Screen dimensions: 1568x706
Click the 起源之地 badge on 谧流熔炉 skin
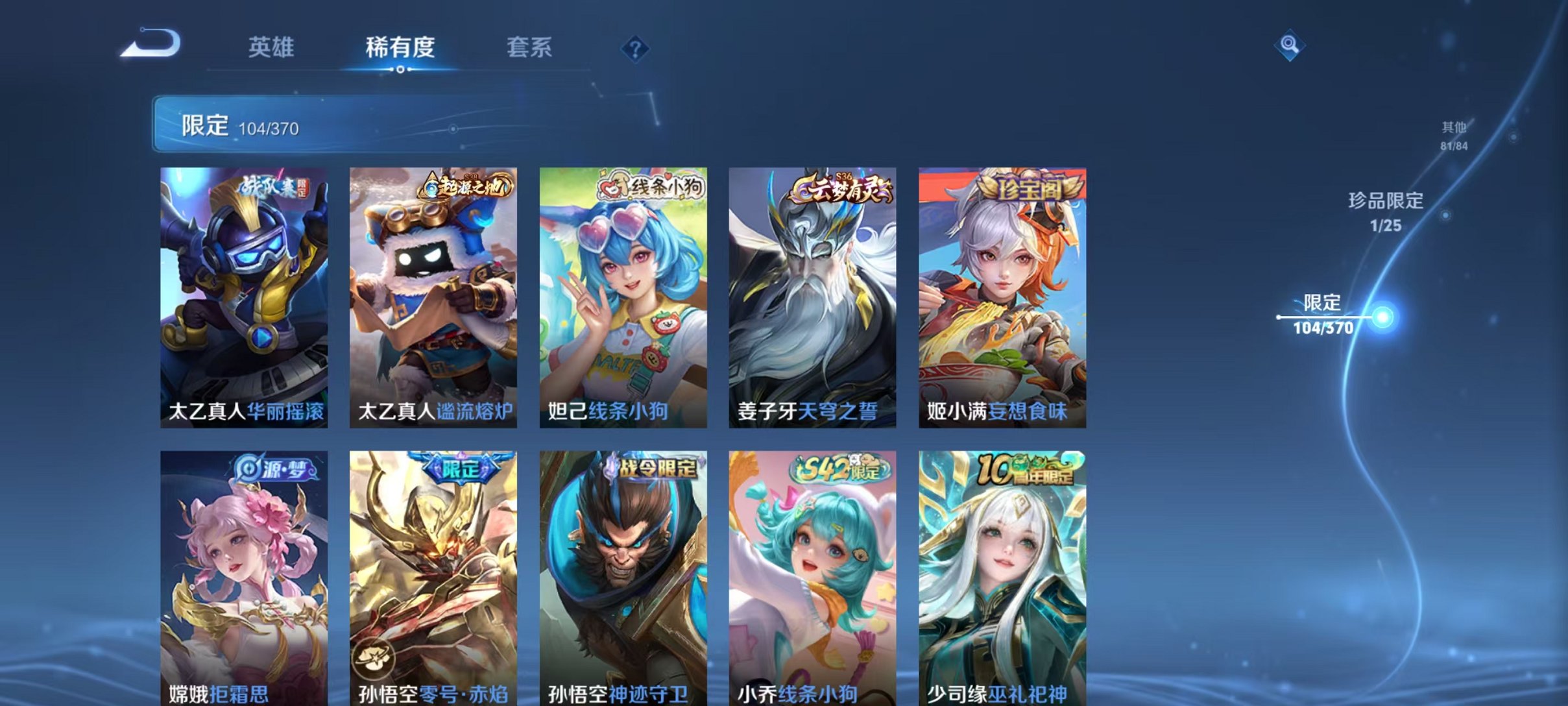point(466,188)
